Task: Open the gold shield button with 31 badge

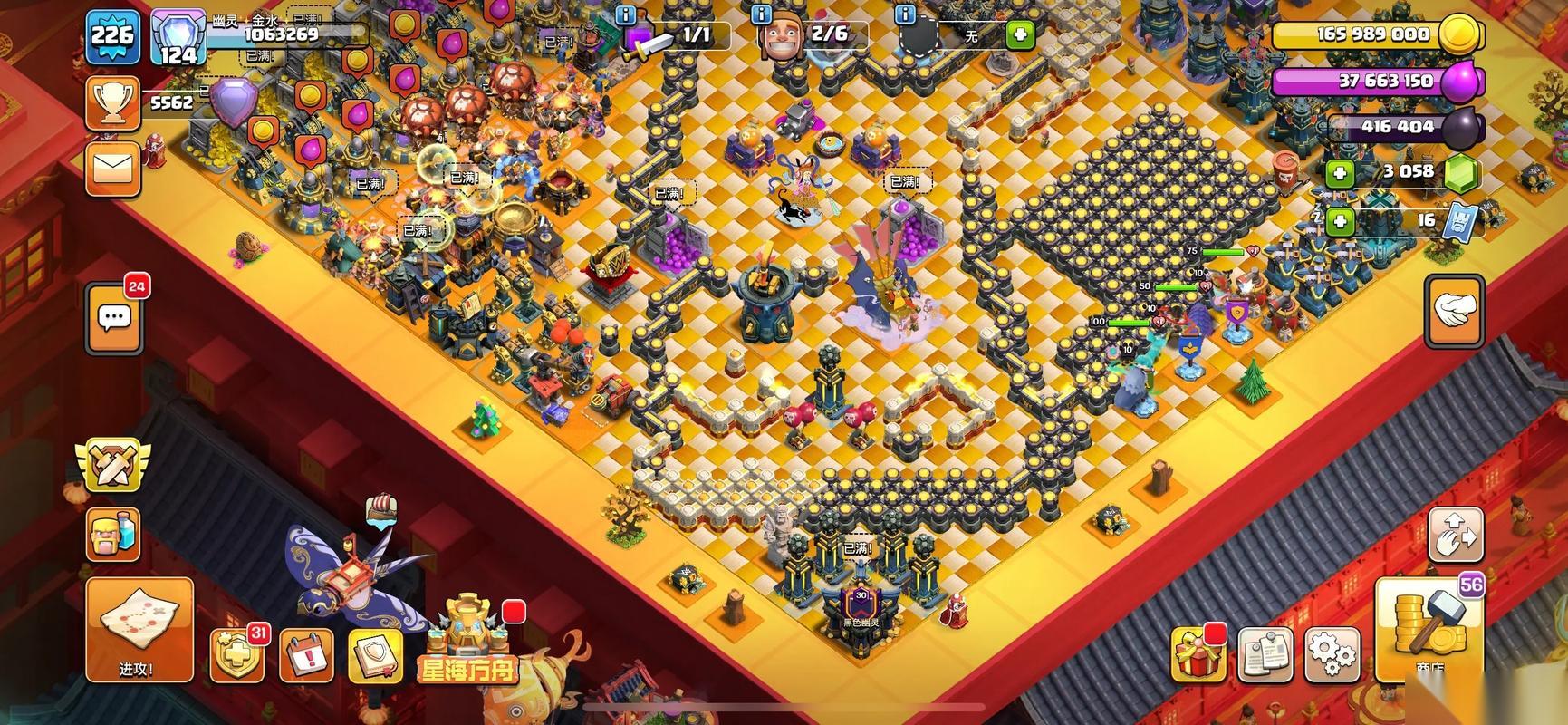Action: tap(236, 654)
